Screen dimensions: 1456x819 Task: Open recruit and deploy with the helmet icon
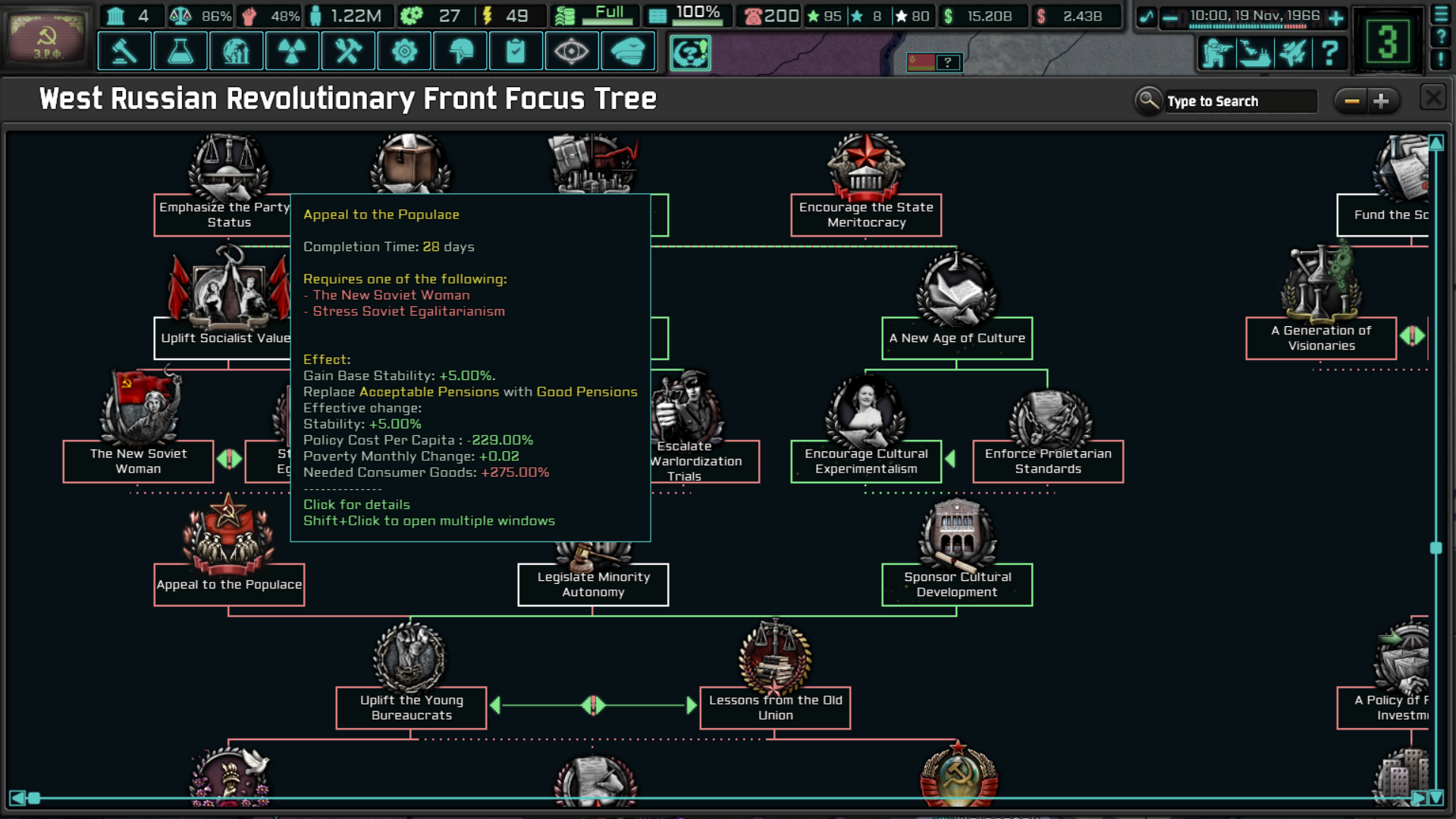pos(460,52)
